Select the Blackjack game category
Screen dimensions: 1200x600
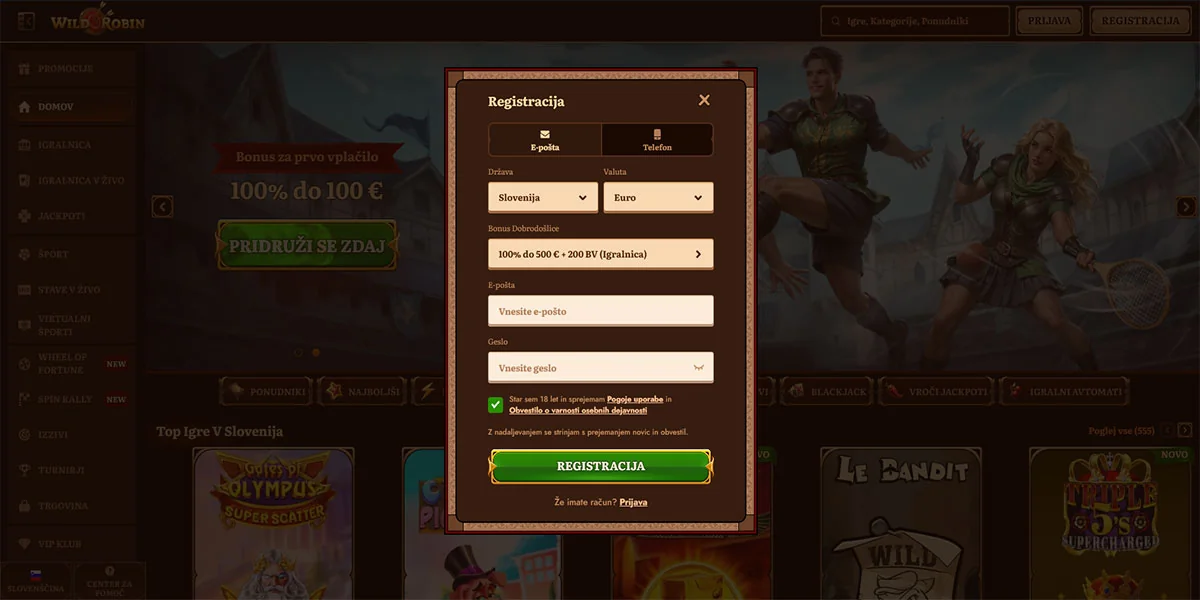pyautogui.click(x=827, y=392)
